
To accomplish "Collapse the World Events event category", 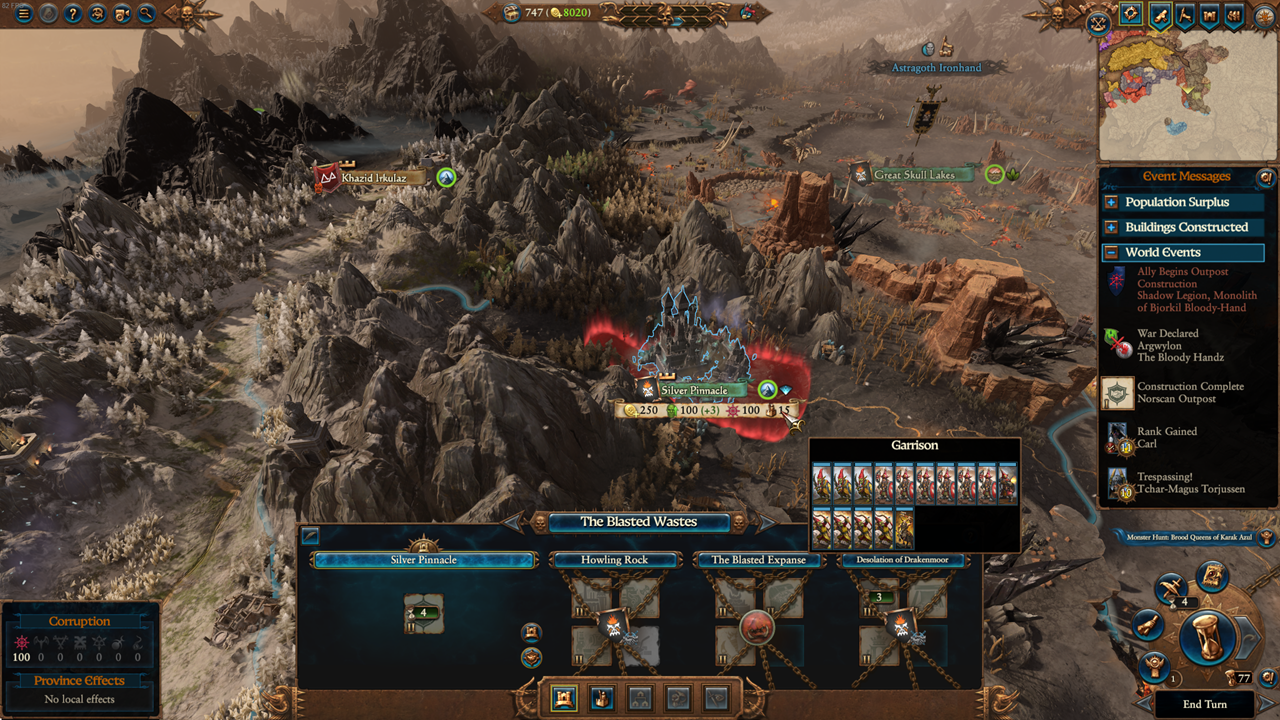I will click(1182, 252).
